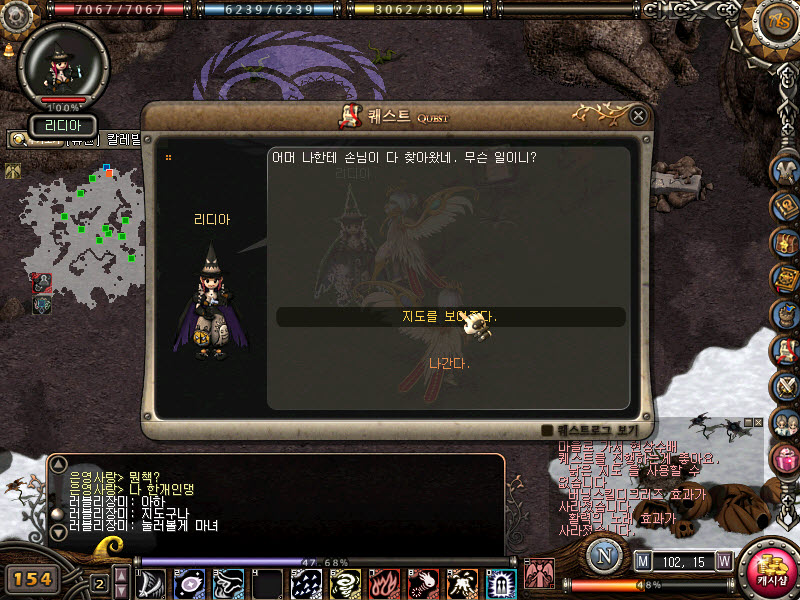The height and width of the screenshot is (600, 800).
Task: Open the crossed swords menu icon
Action: pos(785,387)
